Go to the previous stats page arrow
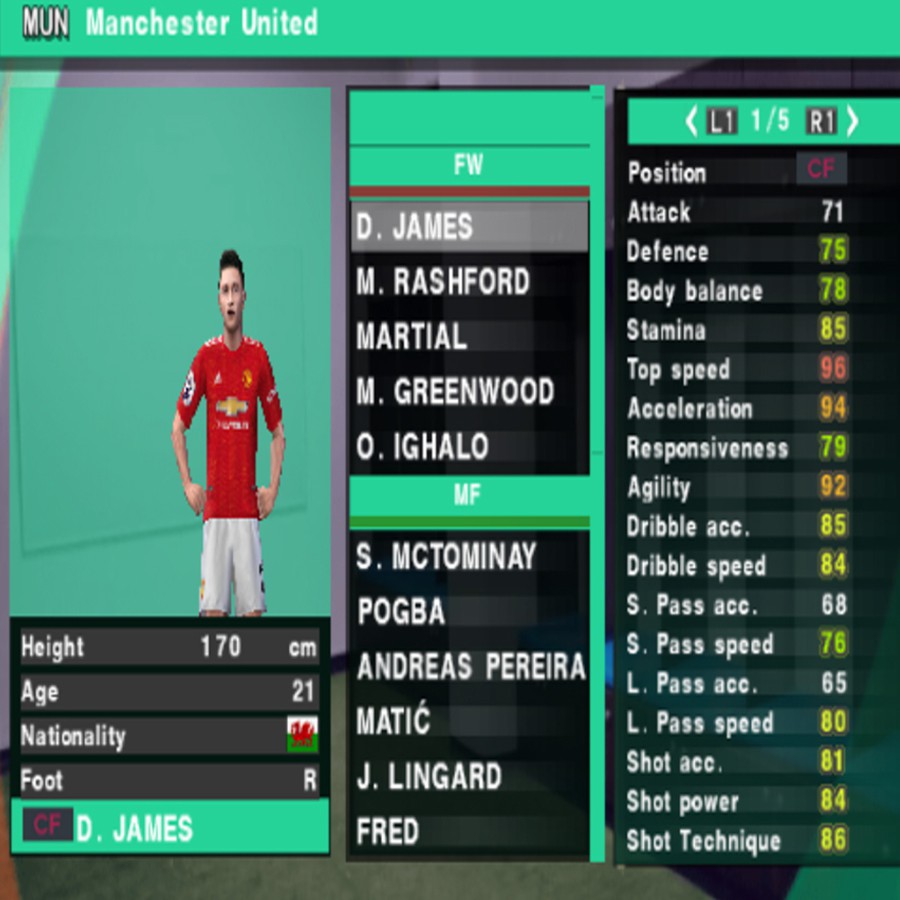 pyautogui.click(x=691, y=122)
